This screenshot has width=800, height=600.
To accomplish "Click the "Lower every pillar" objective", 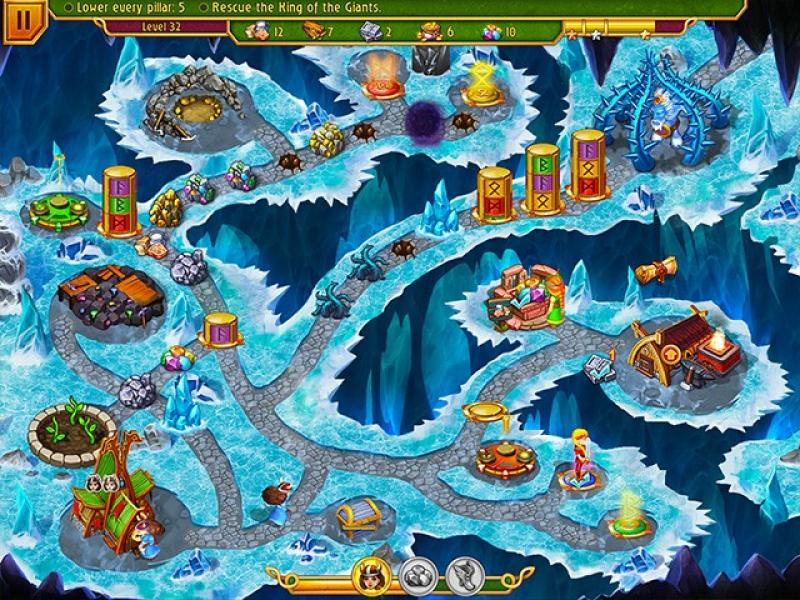I will pos(126,8).
